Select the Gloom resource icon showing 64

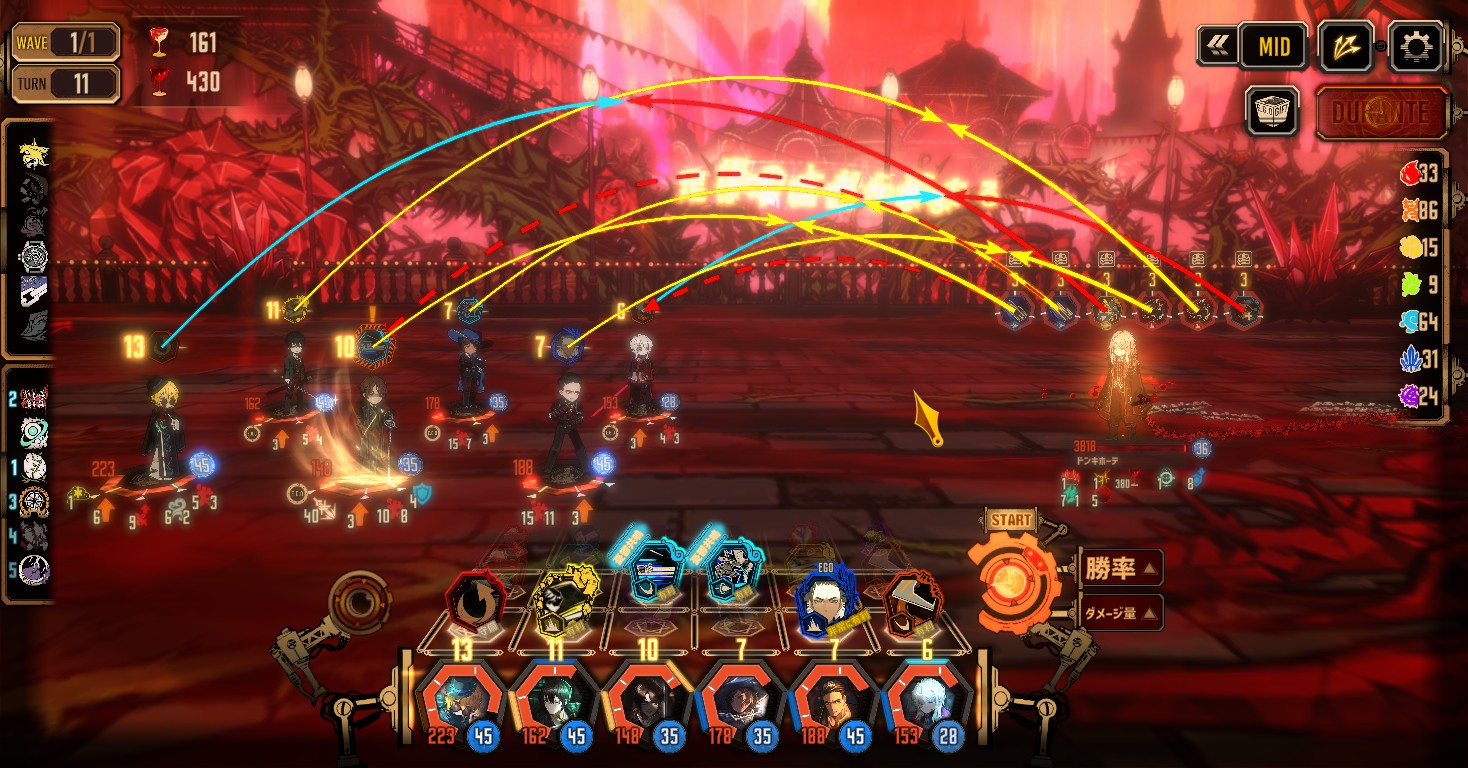(x=1412, y=322)
